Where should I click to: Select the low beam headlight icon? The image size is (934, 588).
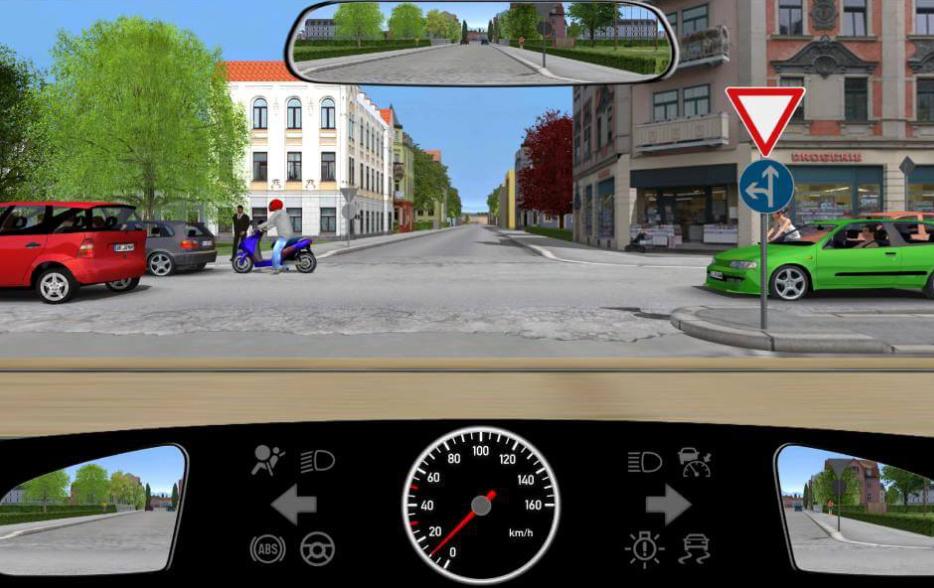coord(318,461)
